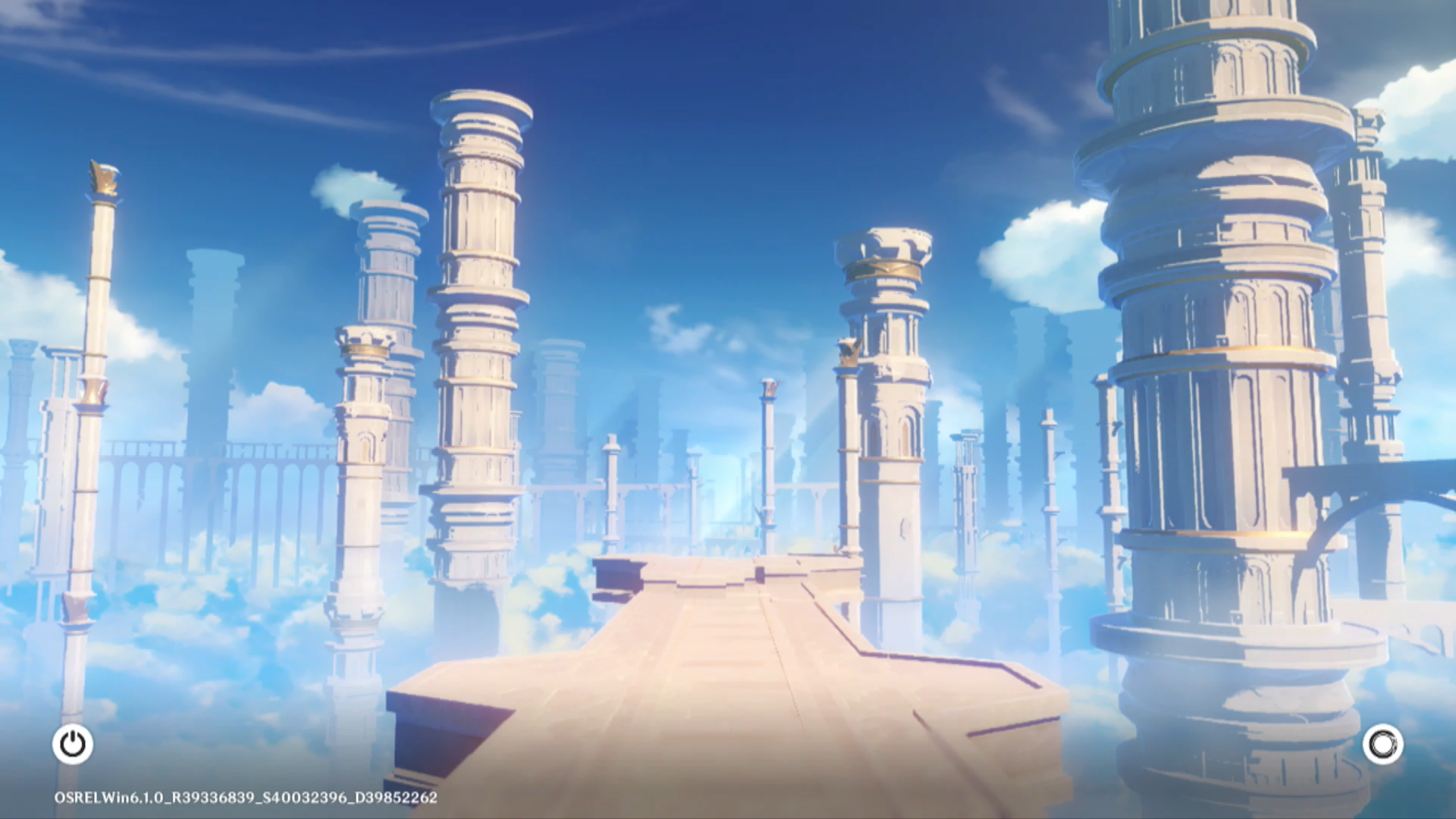This screenshot has height=819, width=1456.
Task: Click the circular ring icon button
Action: pos(1382,744)
